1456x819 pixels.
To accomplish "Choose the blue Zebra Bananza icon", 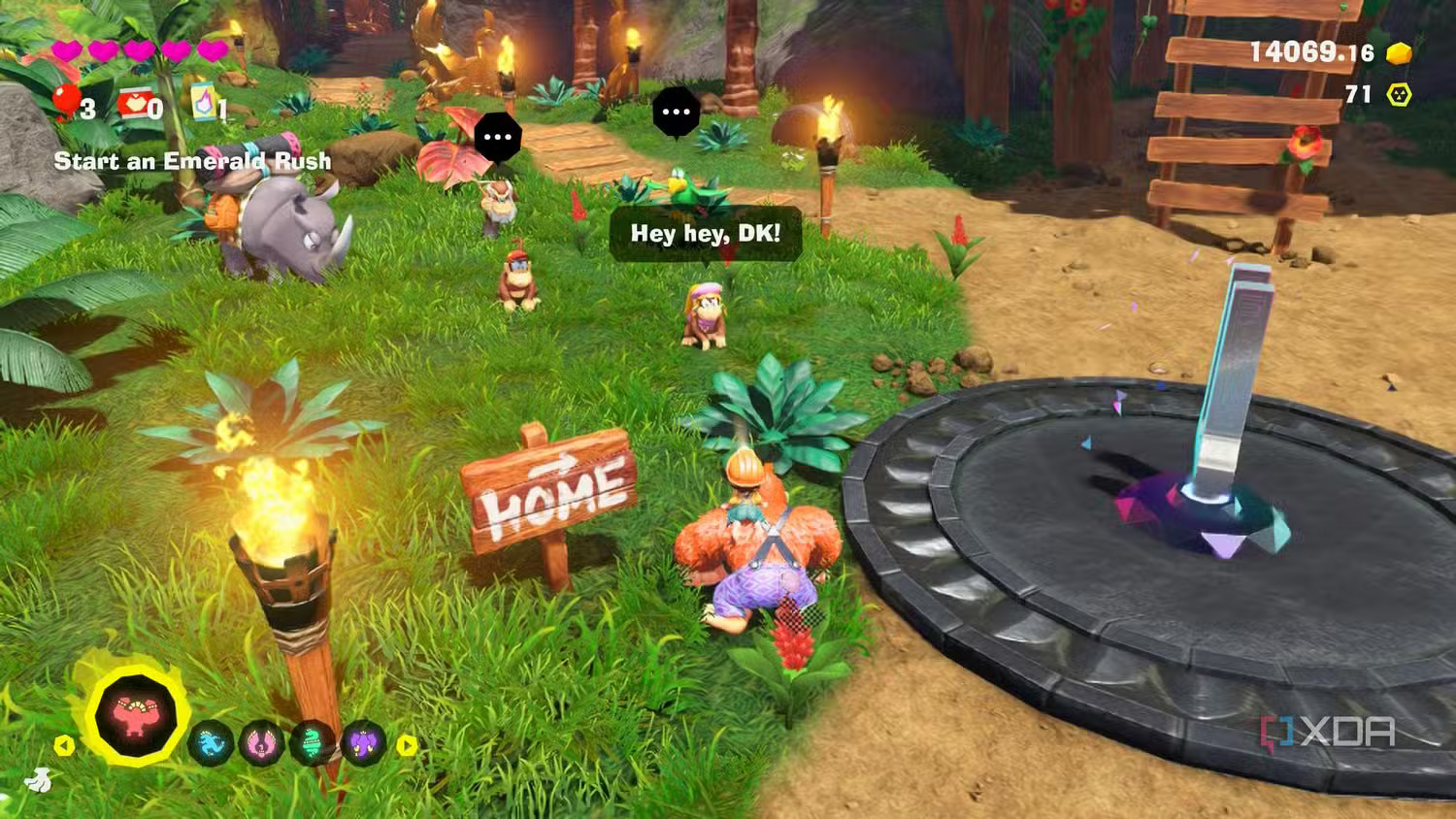I will tap(211, 744).
